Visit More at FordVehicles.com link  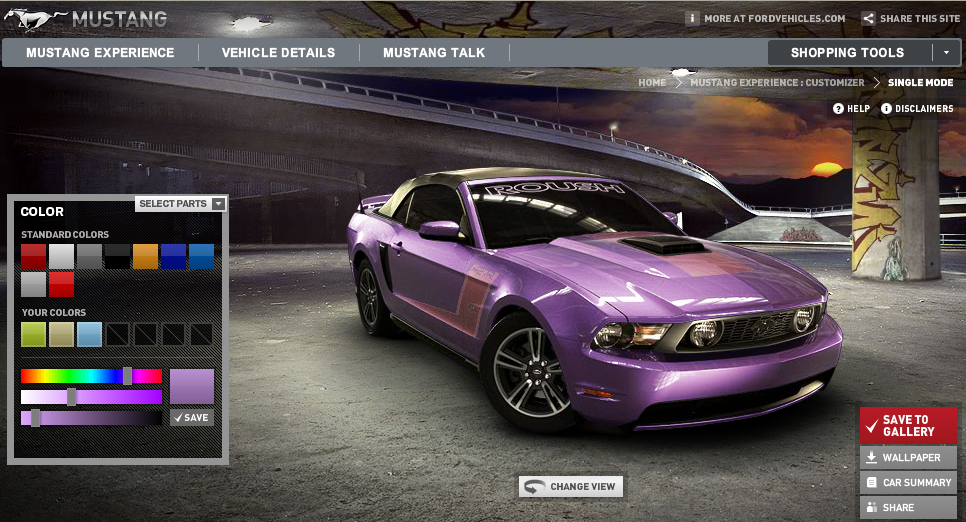766,18
